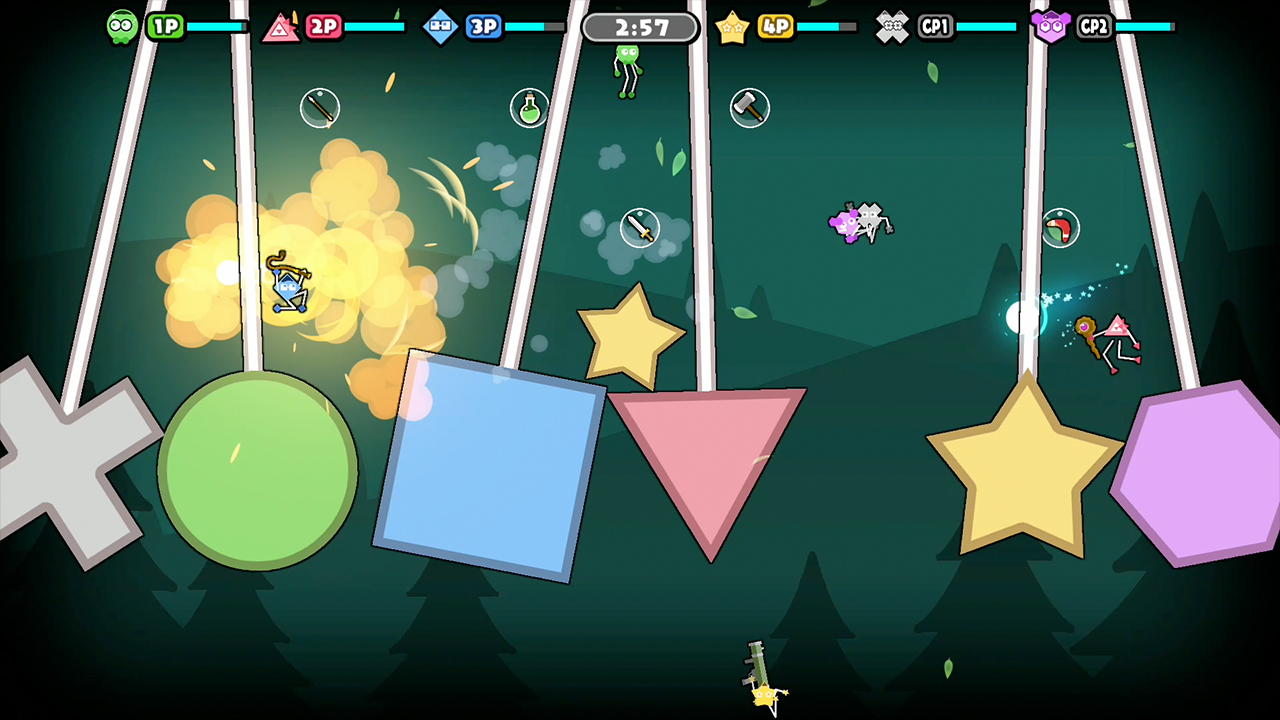Click the match timer showing 2:57
Screen dimensions: 1280x720
point(640,28)
